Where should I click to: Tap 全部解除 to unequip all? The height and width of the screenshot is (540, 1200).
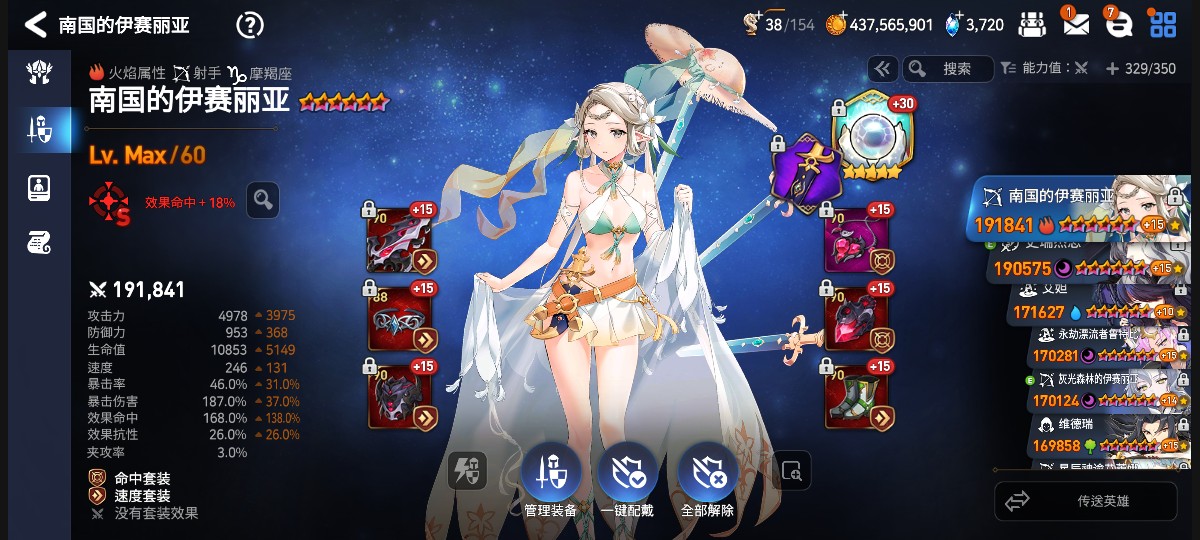pos(707,474)
